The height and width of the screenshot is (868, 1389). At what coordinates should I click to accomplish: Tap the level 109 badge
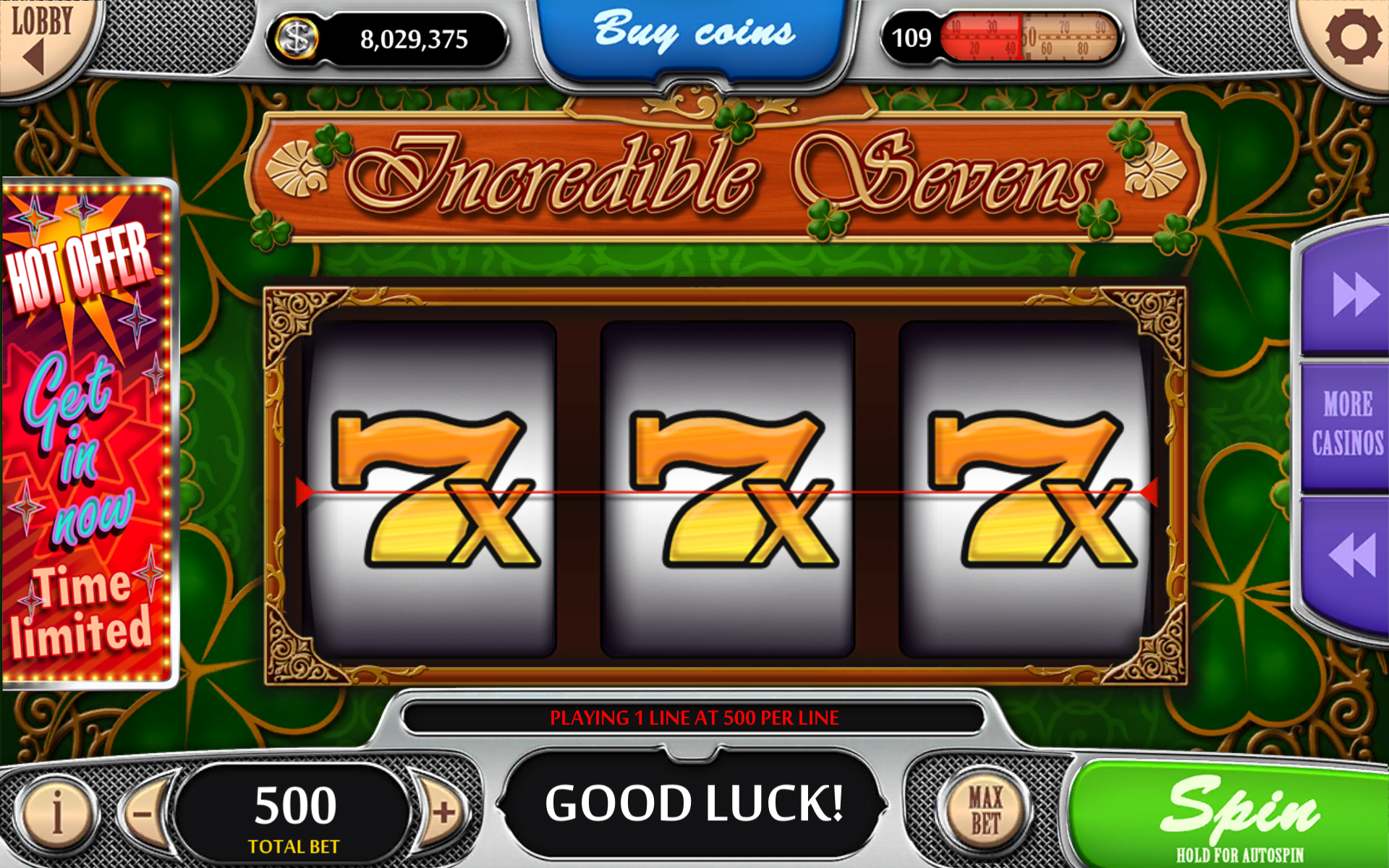[913, 36]
